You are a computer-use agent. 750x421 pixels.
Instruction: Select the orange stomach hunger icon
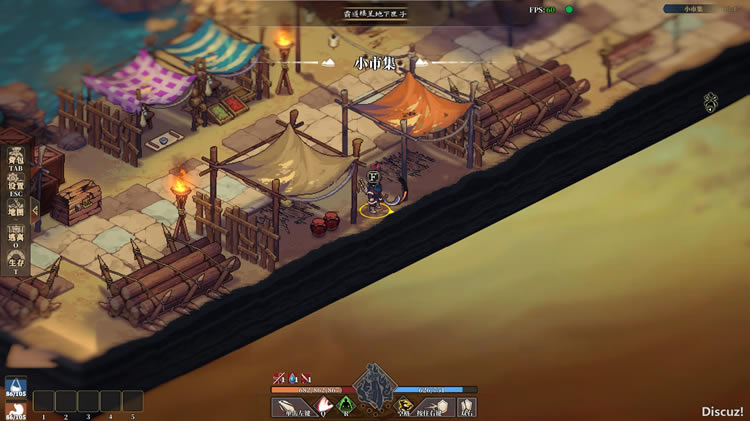point(16,411)
